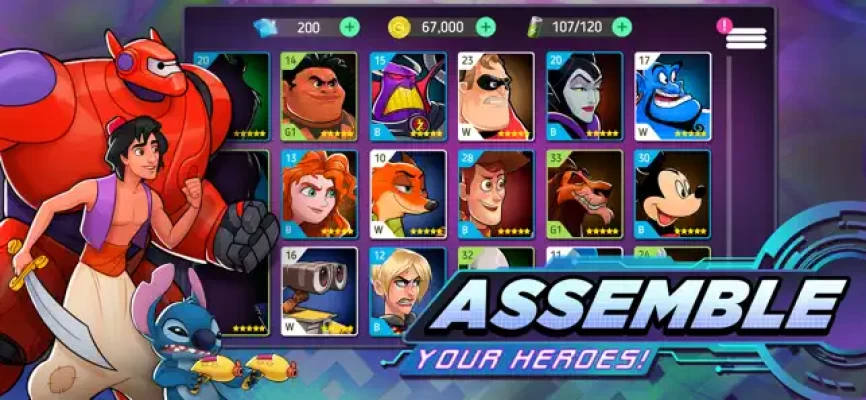866x400 pixels.
Task: Choose the WALL-E hero card
Action: click(x=319, y=290)
